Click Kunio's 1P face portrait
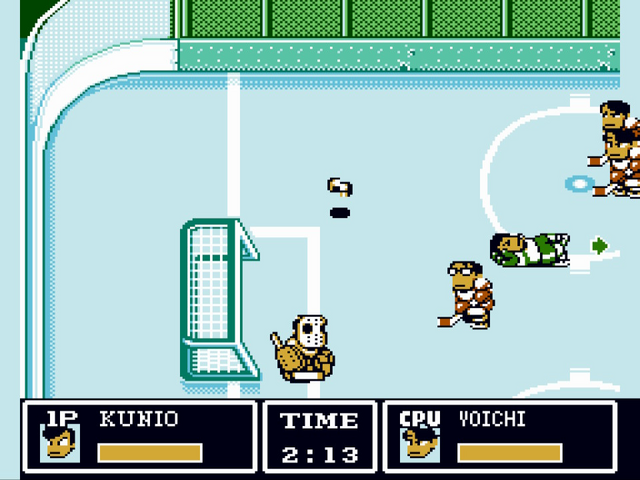 point(59,443)
